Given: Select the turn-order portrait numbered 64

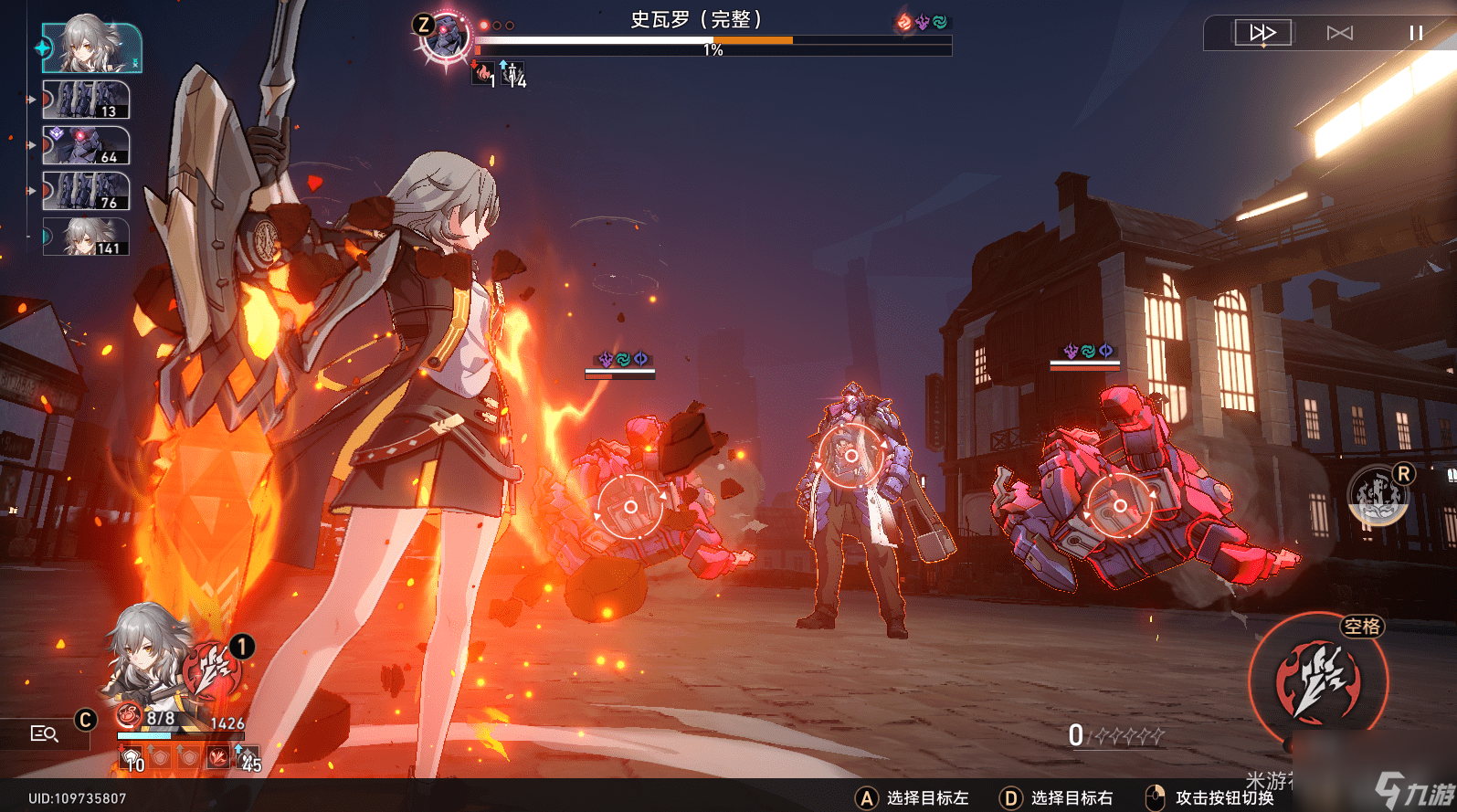Looking at the screenshot, I should coord(86,145).
